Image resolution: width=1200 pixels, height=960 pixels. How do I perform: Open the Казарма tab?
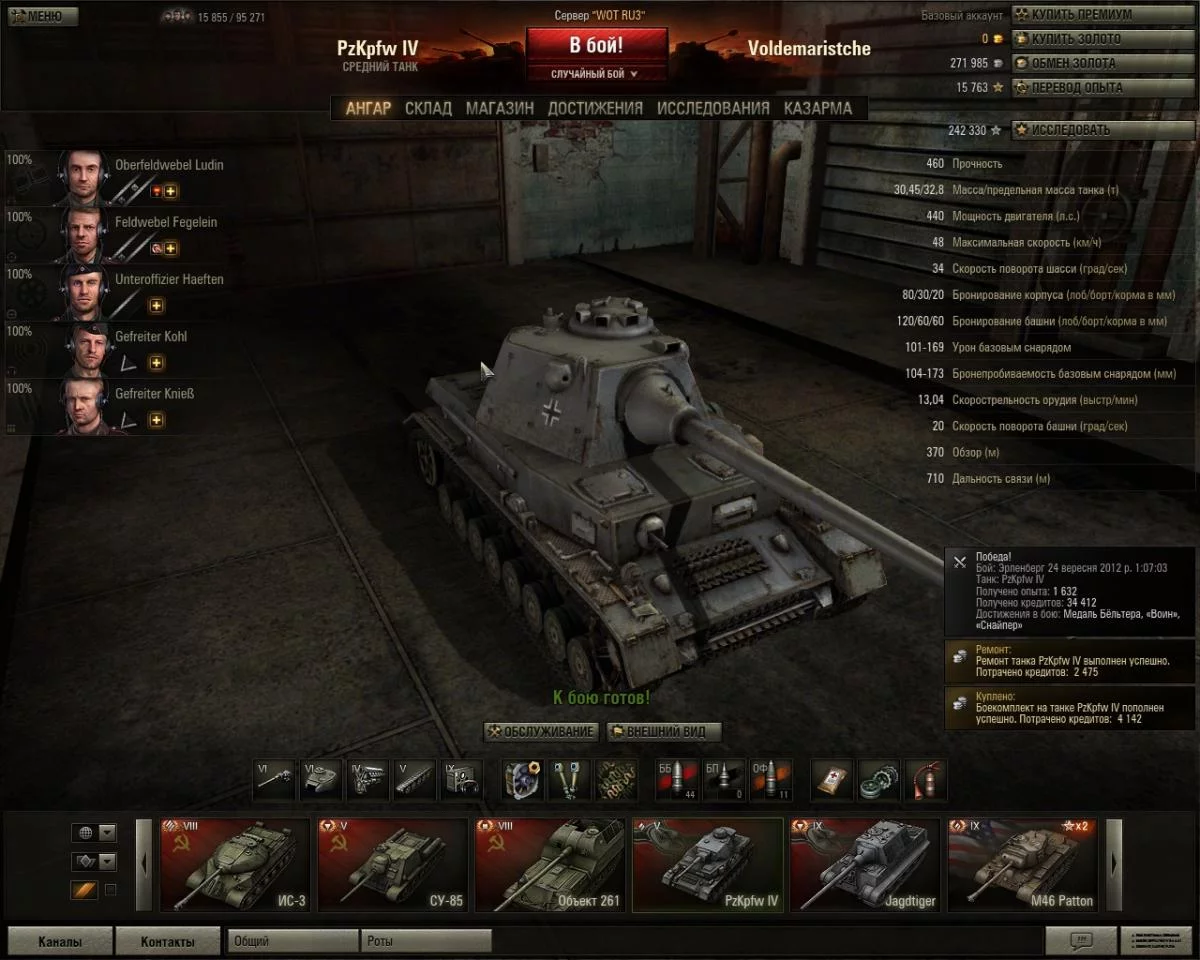(818, 108)
